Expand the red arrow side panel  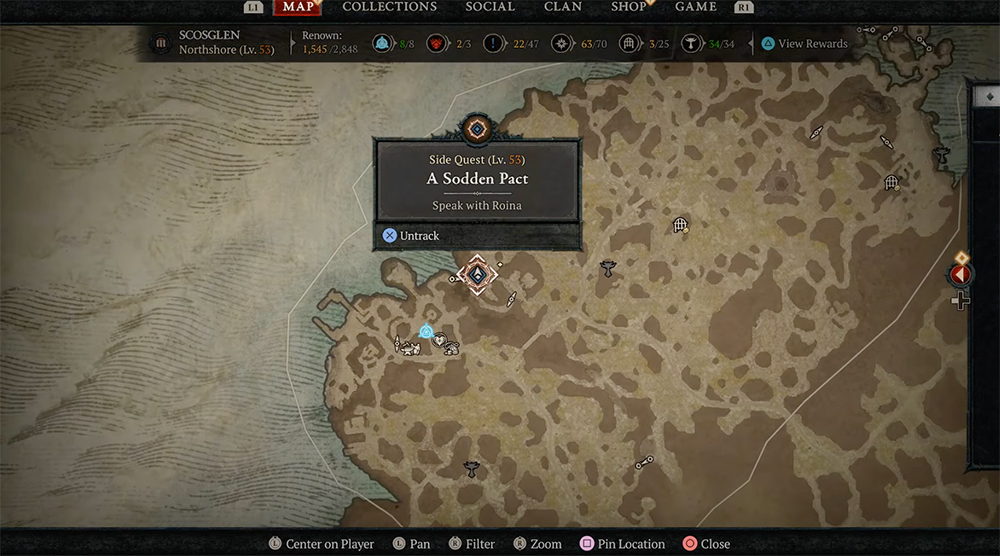tap(961, 274)
